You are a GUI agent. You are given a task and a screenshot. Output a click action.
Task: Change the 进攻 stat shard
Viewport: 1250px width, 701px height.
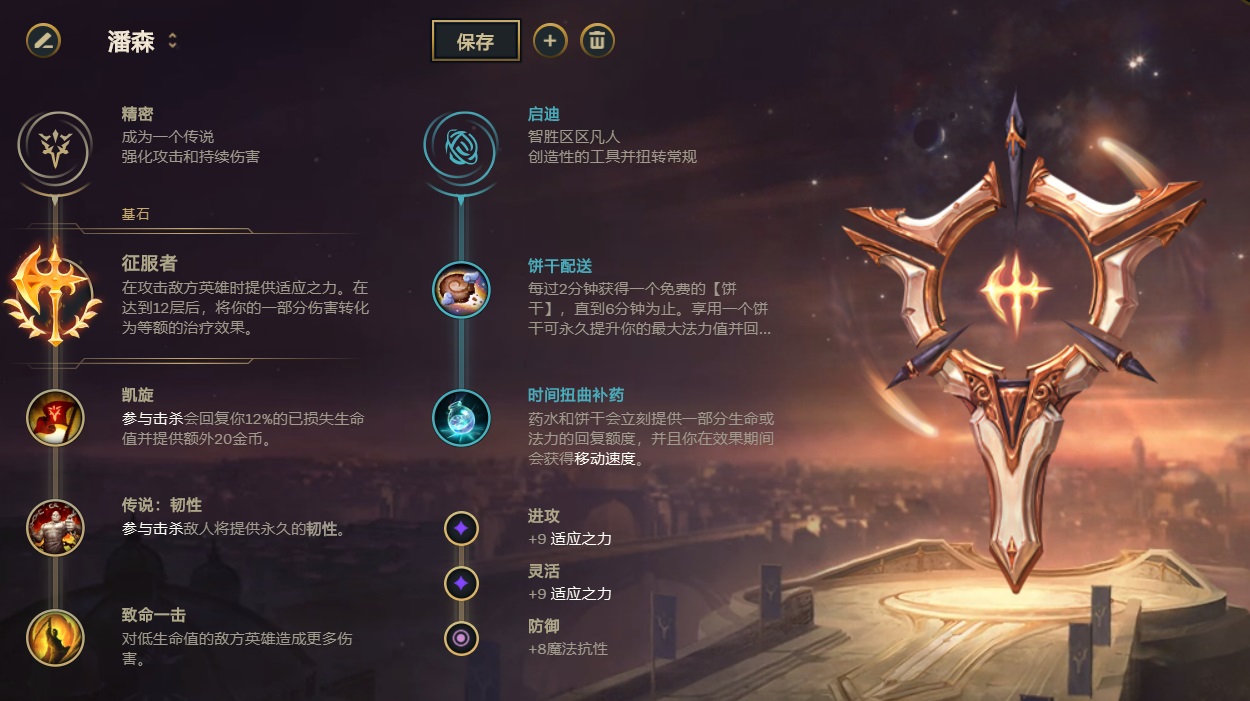click(x=461, y=528)
